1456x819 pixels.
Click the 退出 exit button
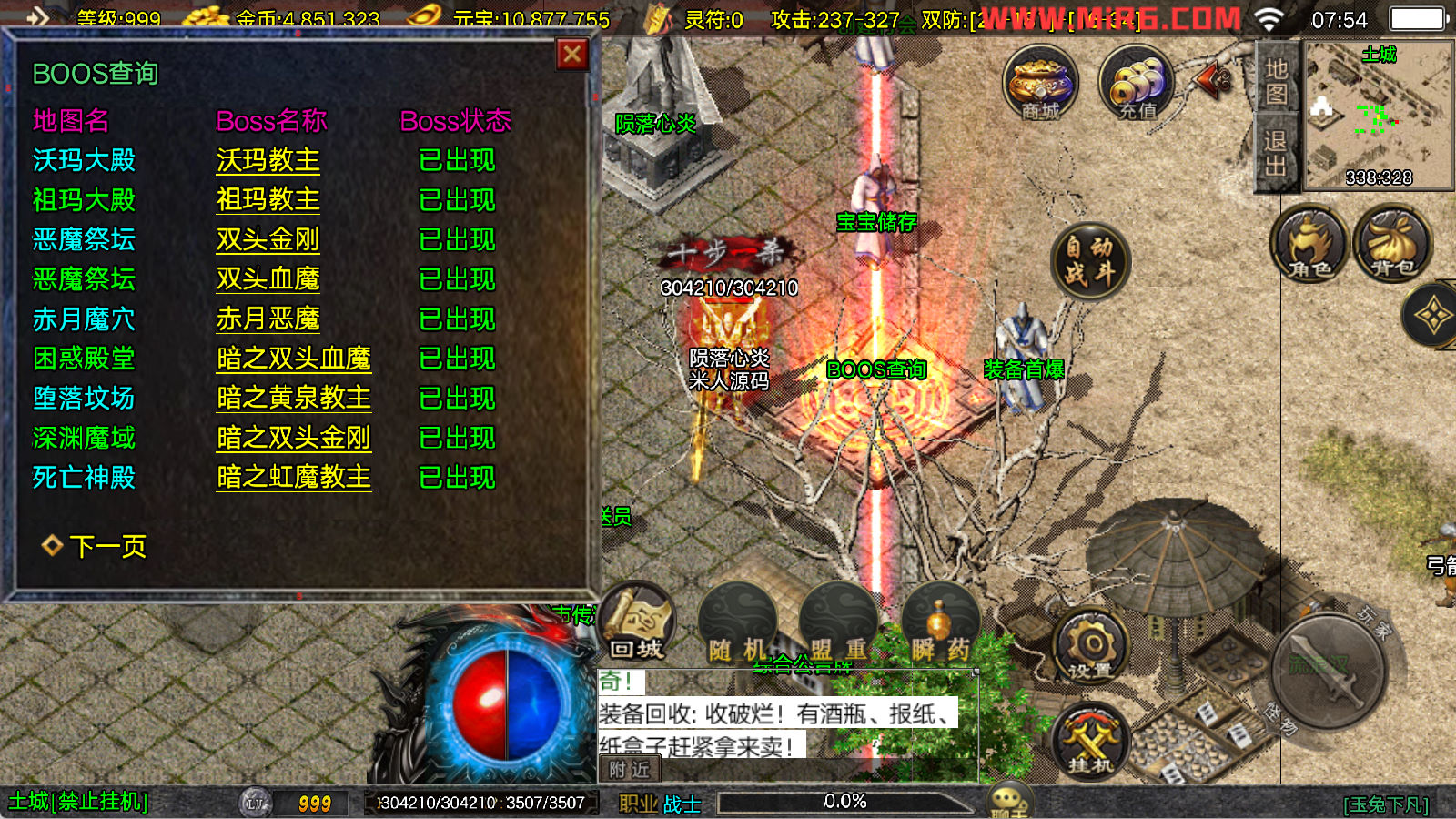click(x=1276, y=153)
